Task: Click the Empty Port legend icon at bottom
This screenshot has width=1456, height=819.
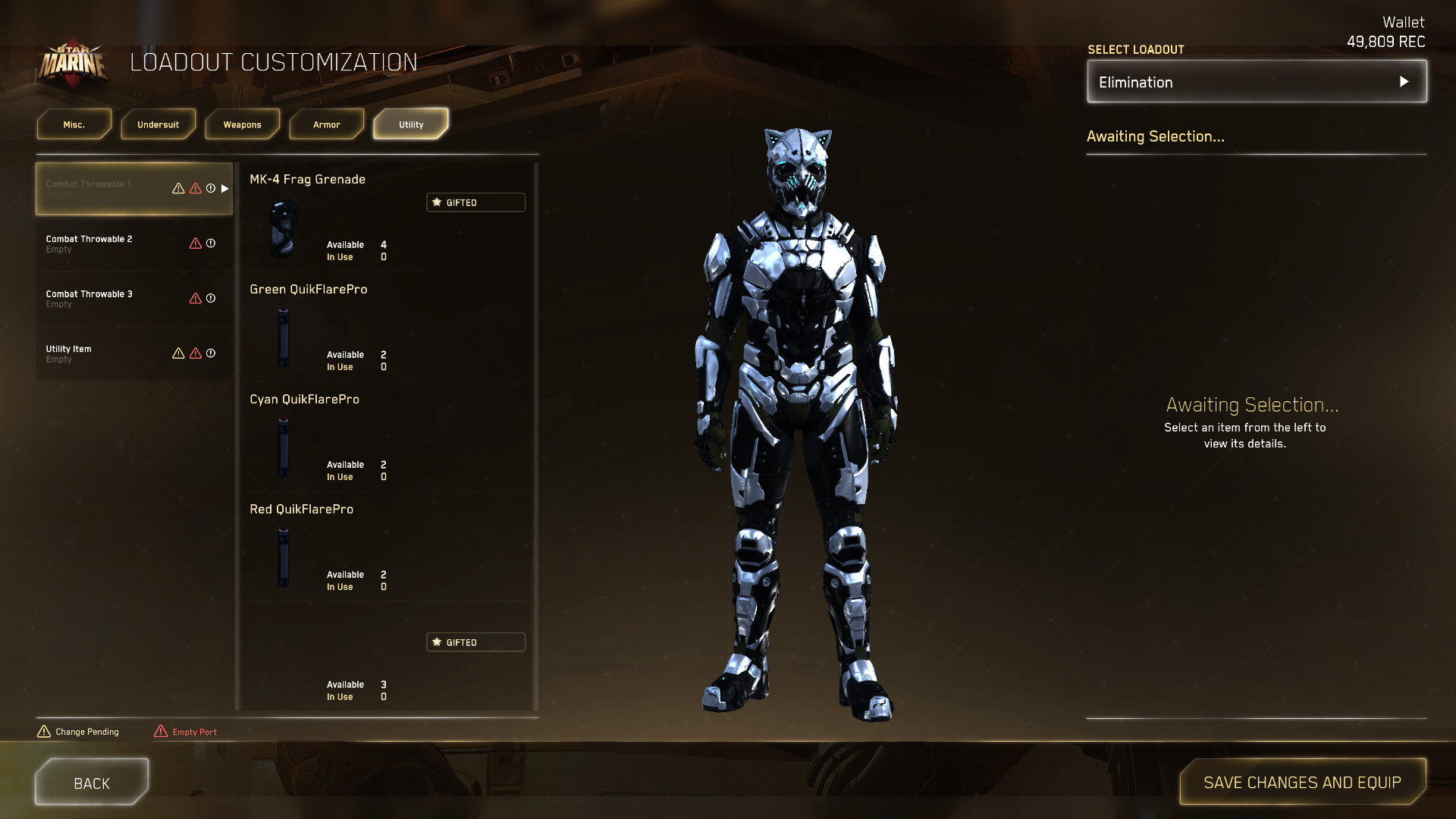Action: click(x=159, y=730)
